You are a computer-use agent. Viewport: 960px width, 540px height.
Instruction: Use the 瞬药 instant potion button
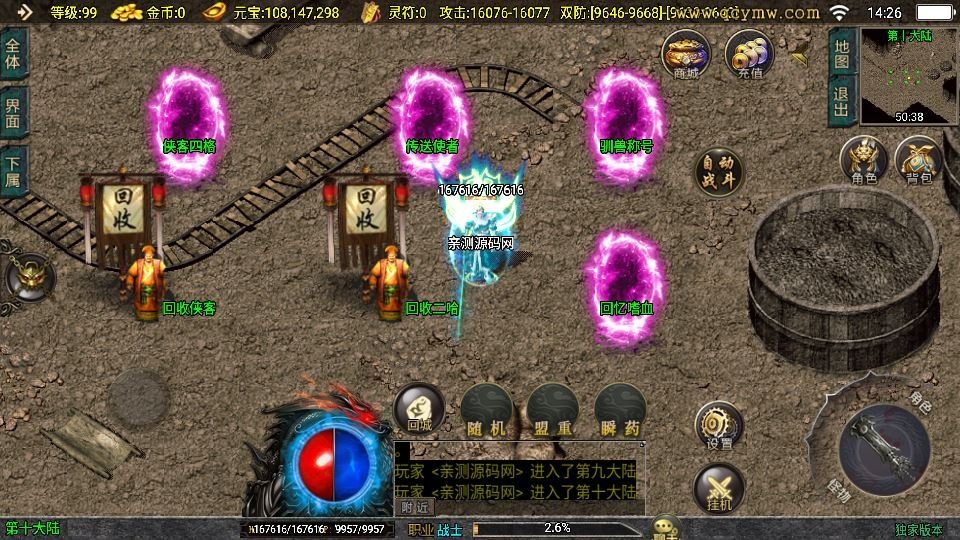[x=619, y=410]
